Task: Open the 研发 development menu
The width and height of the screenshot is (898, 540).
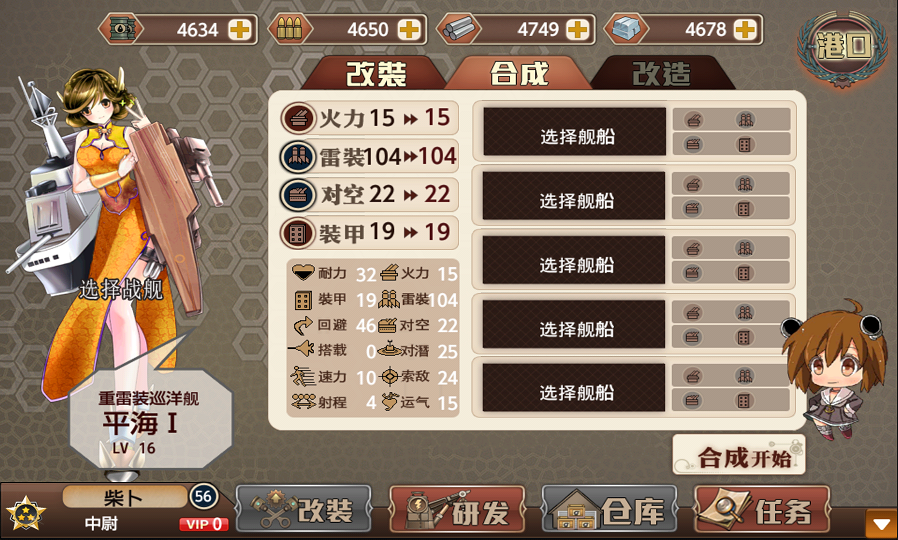Action: click(457, 512)
